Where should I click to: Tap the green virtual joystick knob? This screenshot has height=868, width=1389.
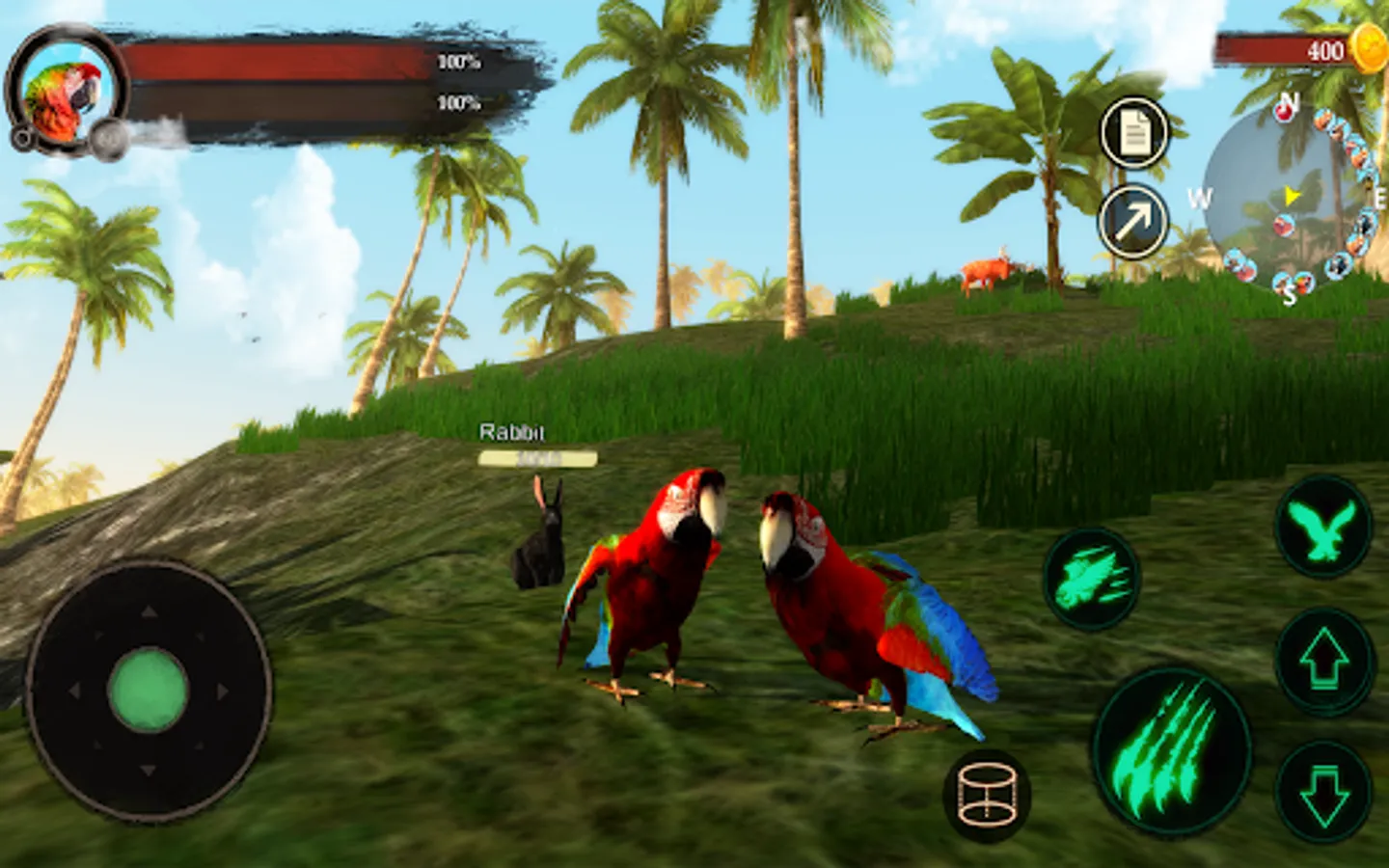pos(148,690)
